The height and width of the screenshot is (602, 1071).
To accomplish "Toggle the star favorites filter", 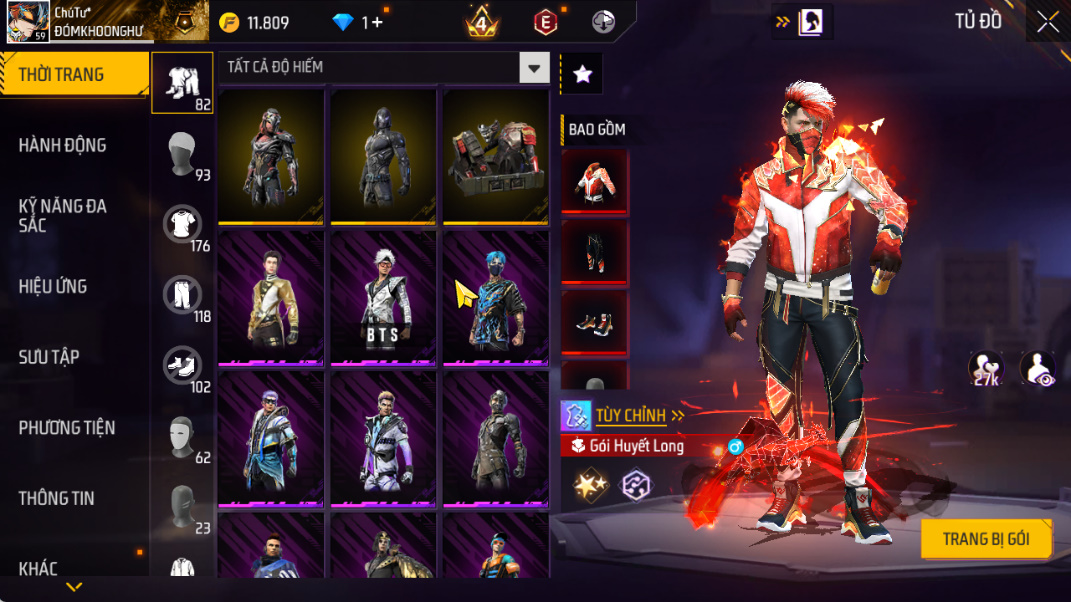I will (582, 74).
